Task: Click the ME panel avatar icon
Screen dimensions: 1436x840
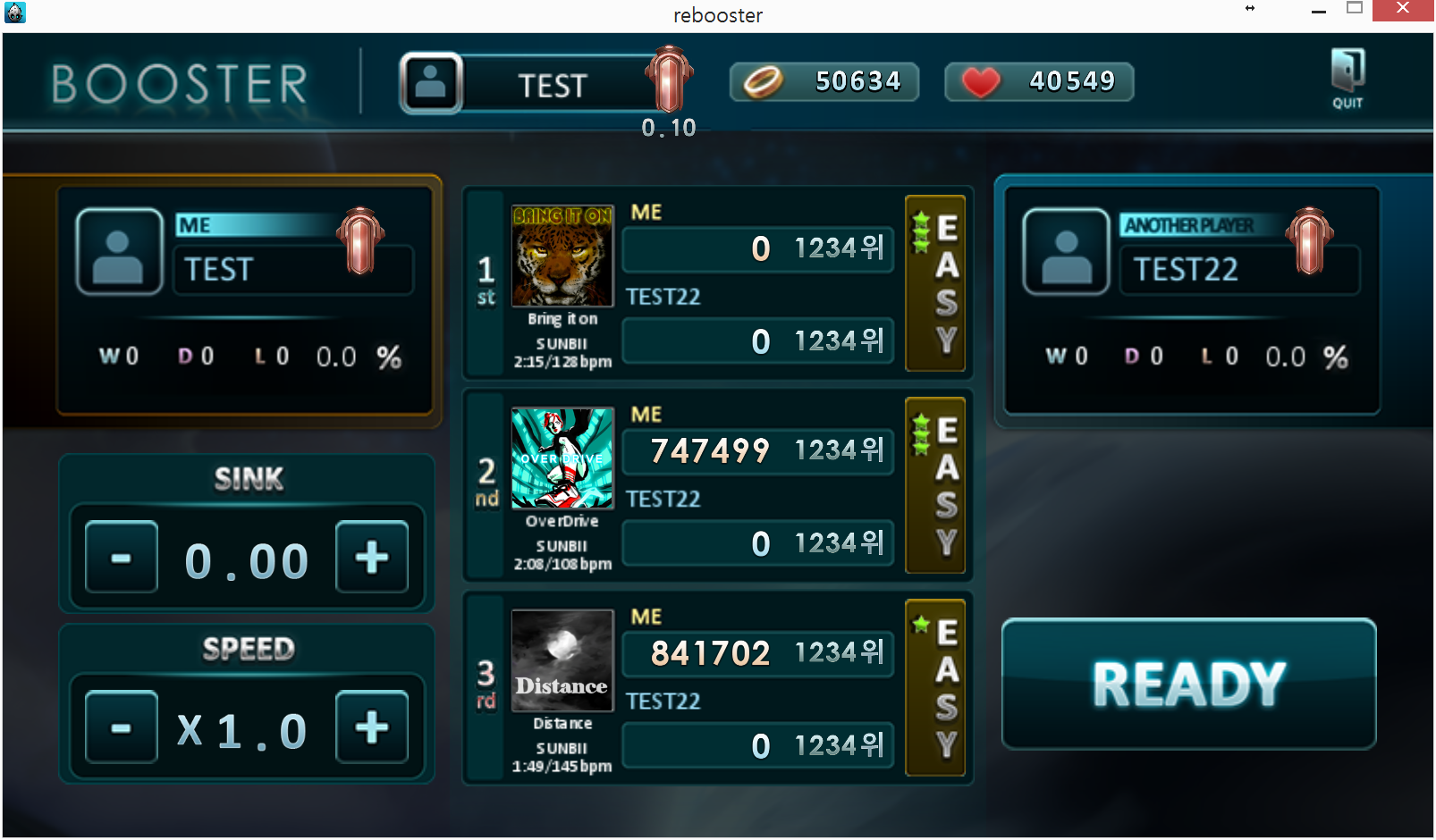Action: coord(119,251)
